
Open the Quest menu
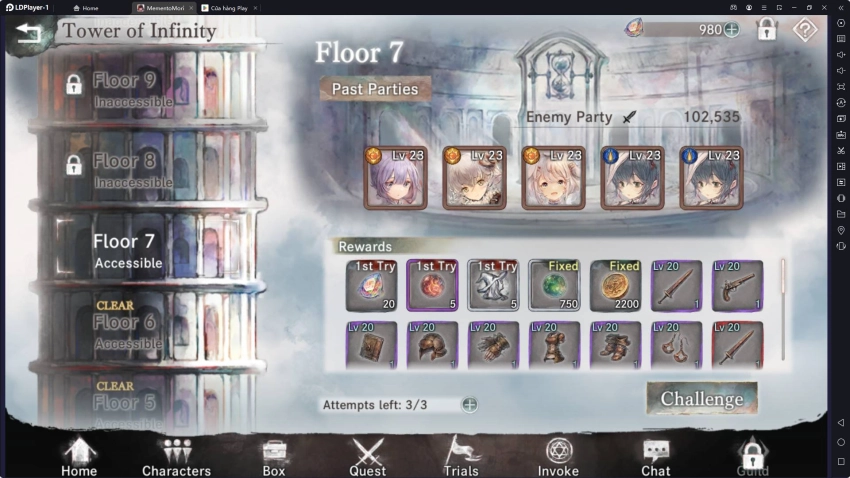(x=367, y=456)
